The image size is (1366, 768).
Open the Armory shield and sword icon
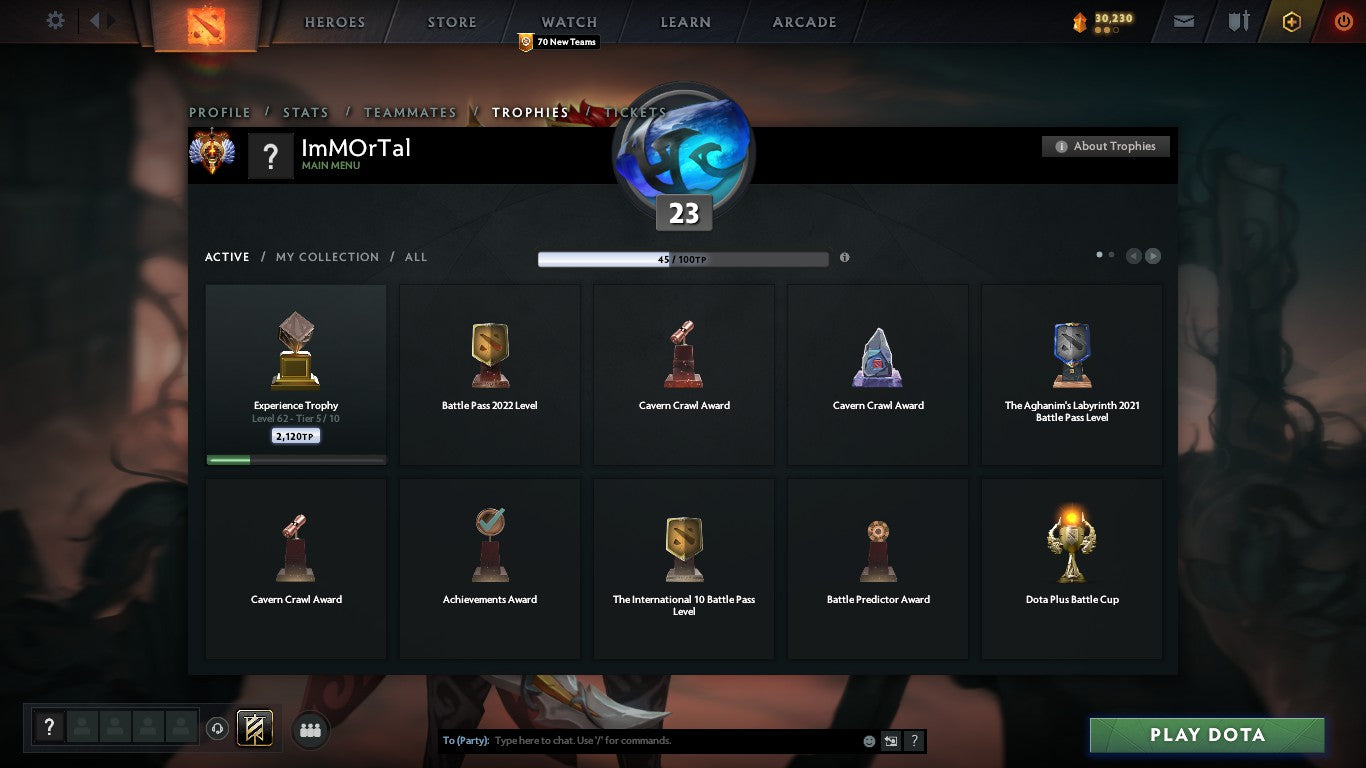click(x=1237, y=20)
